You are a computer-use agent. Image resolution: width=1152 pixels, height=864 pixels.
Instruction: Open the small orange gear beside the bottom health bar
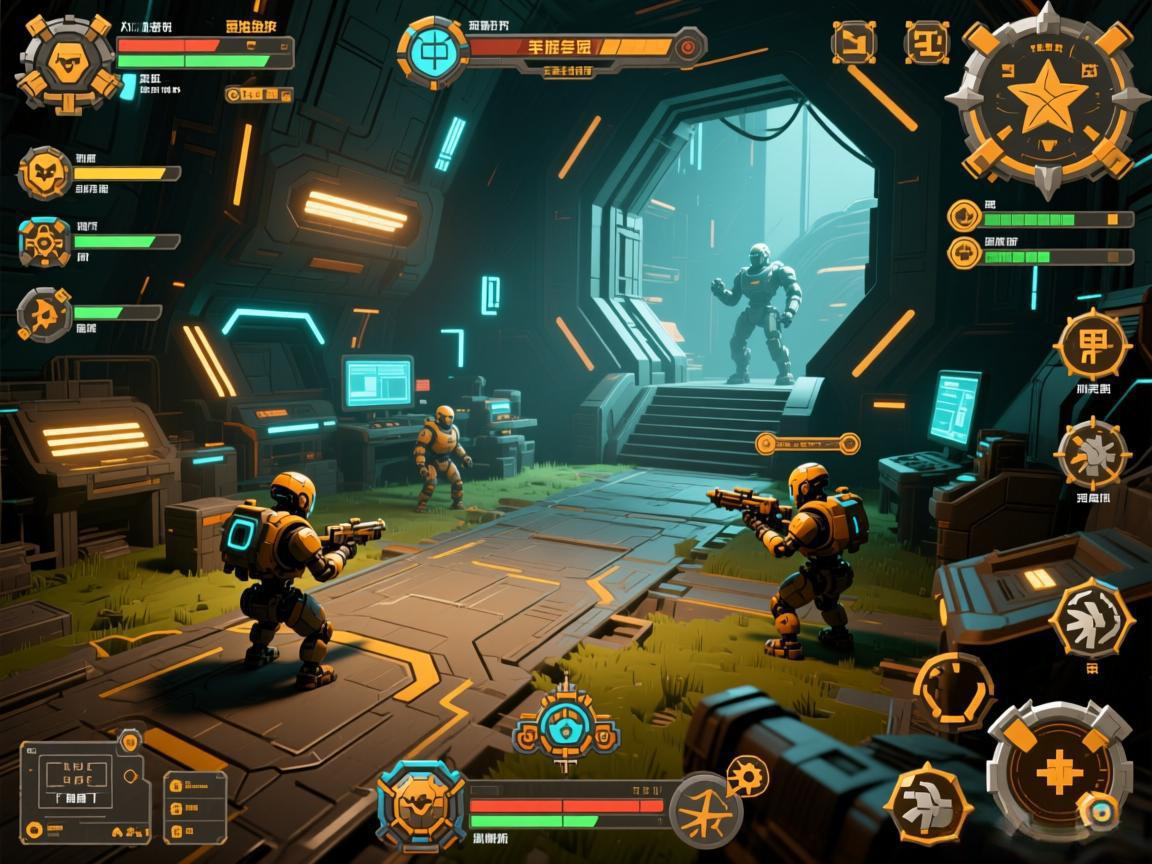(747, 775)
